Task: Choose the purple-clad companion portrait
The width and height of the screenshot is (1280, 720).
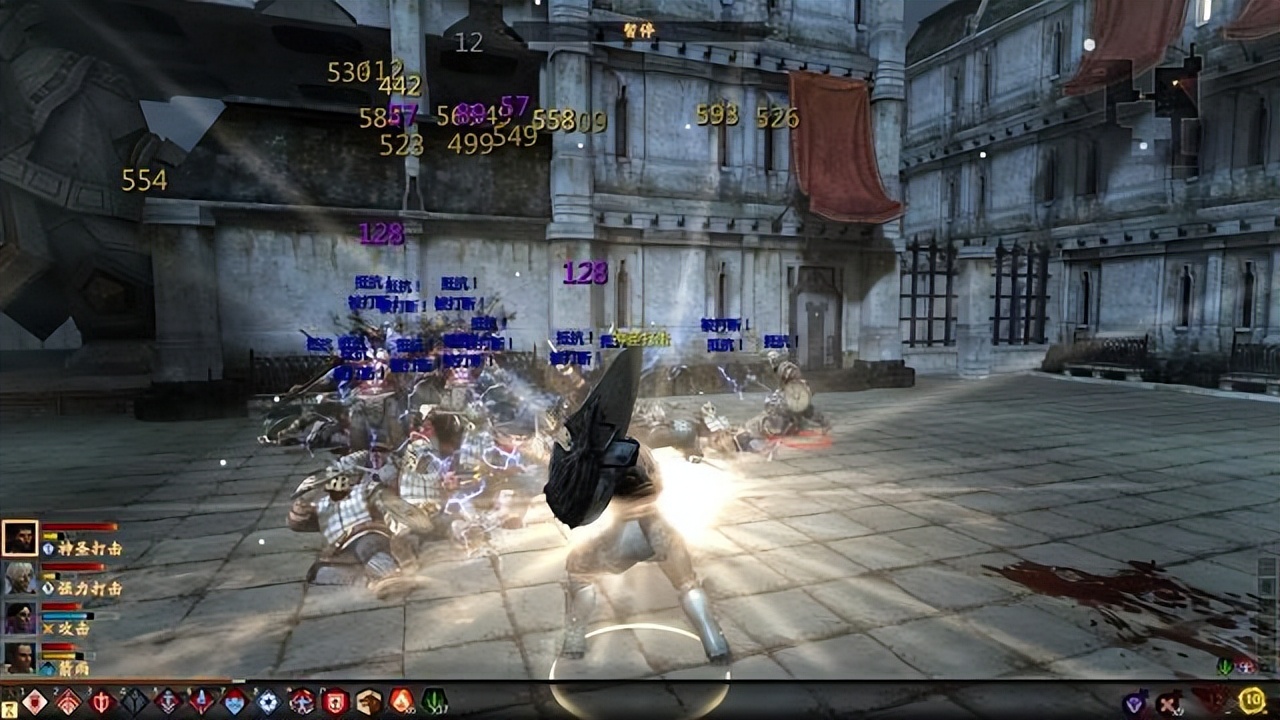Action: (19, 618)
